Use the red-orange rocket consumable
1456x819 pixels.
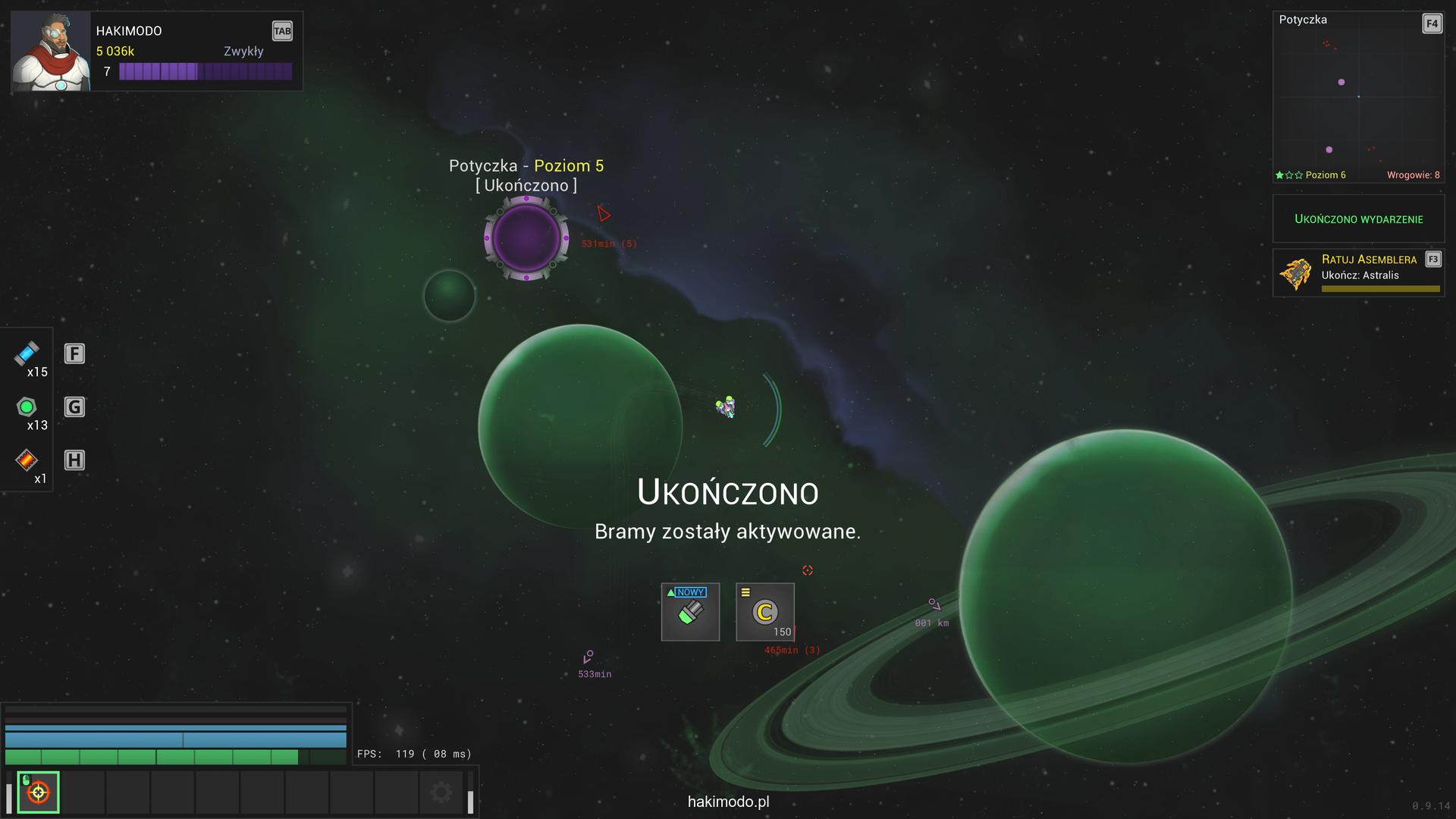tap(27, 460)
